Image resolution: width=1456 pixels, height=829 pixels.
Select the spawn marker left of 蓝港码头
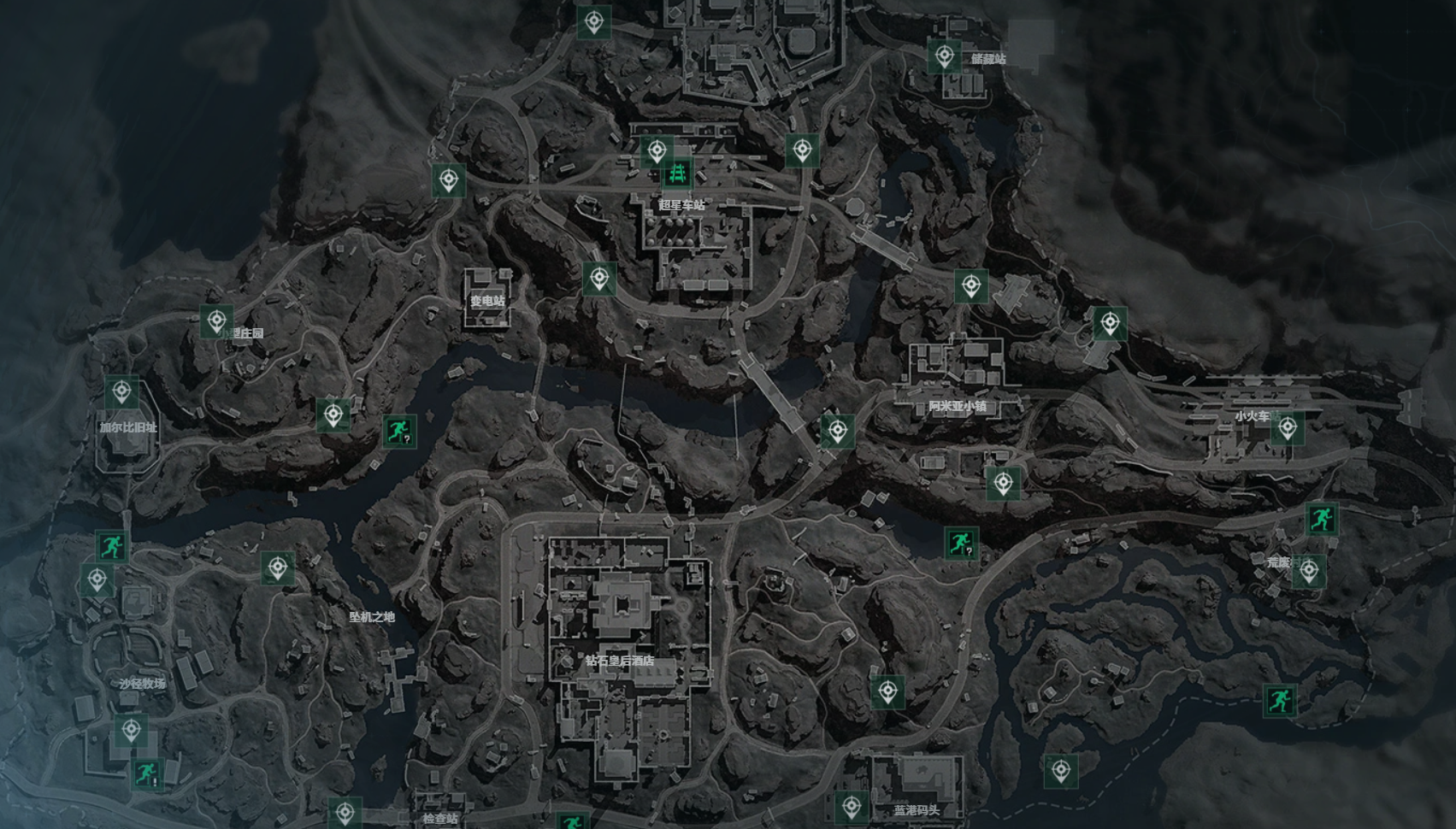pyautogui.click(x=851, y=805)
